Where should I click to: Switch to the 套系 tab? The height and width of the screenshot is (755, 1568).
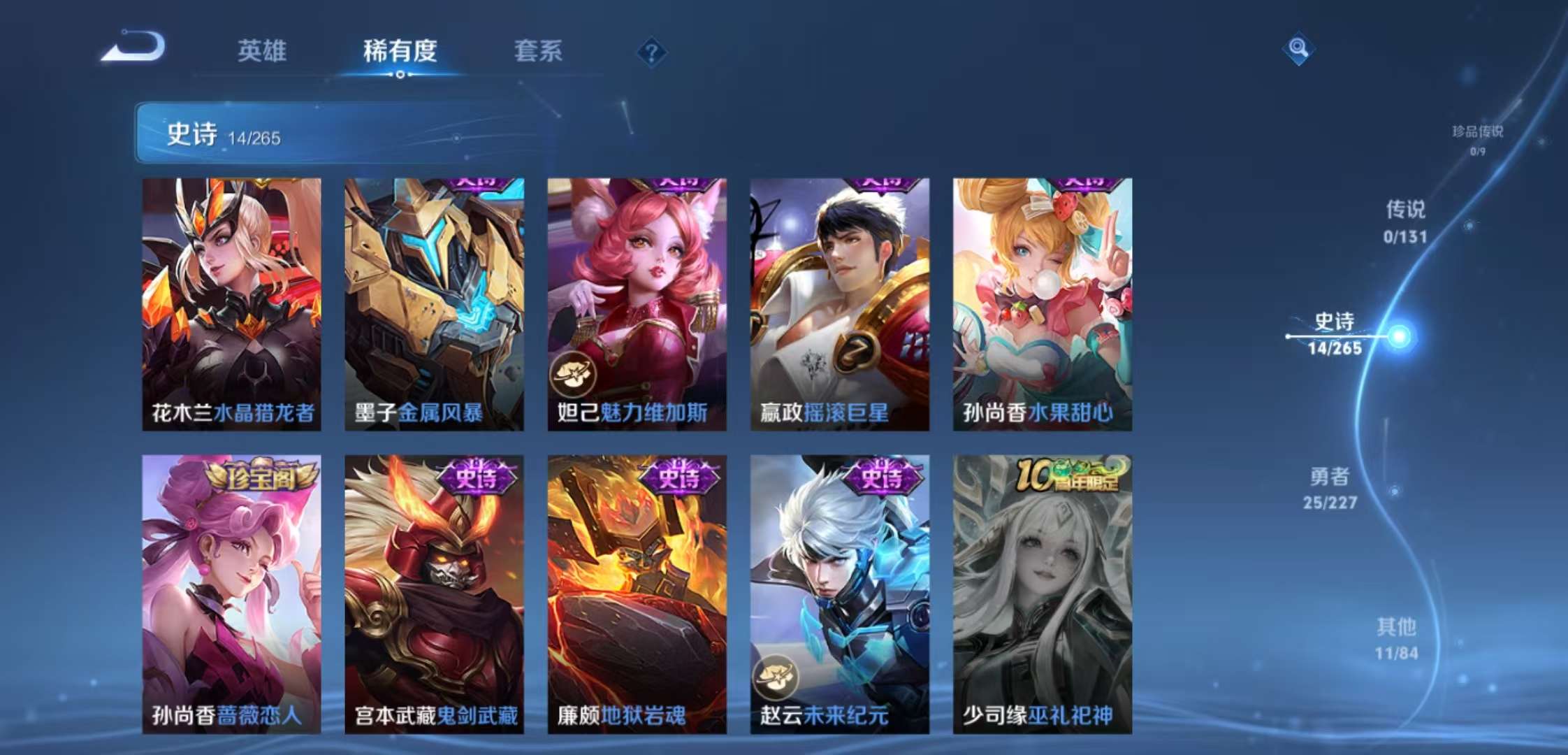pyautogui.click(x=539, y=51)
